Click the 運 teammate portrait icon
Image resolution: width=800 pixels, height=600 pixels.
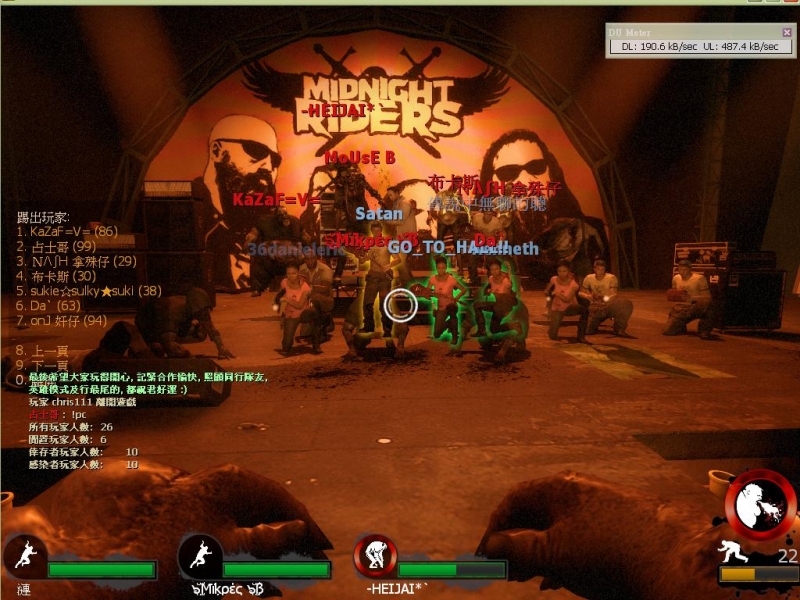pos(23,556)
